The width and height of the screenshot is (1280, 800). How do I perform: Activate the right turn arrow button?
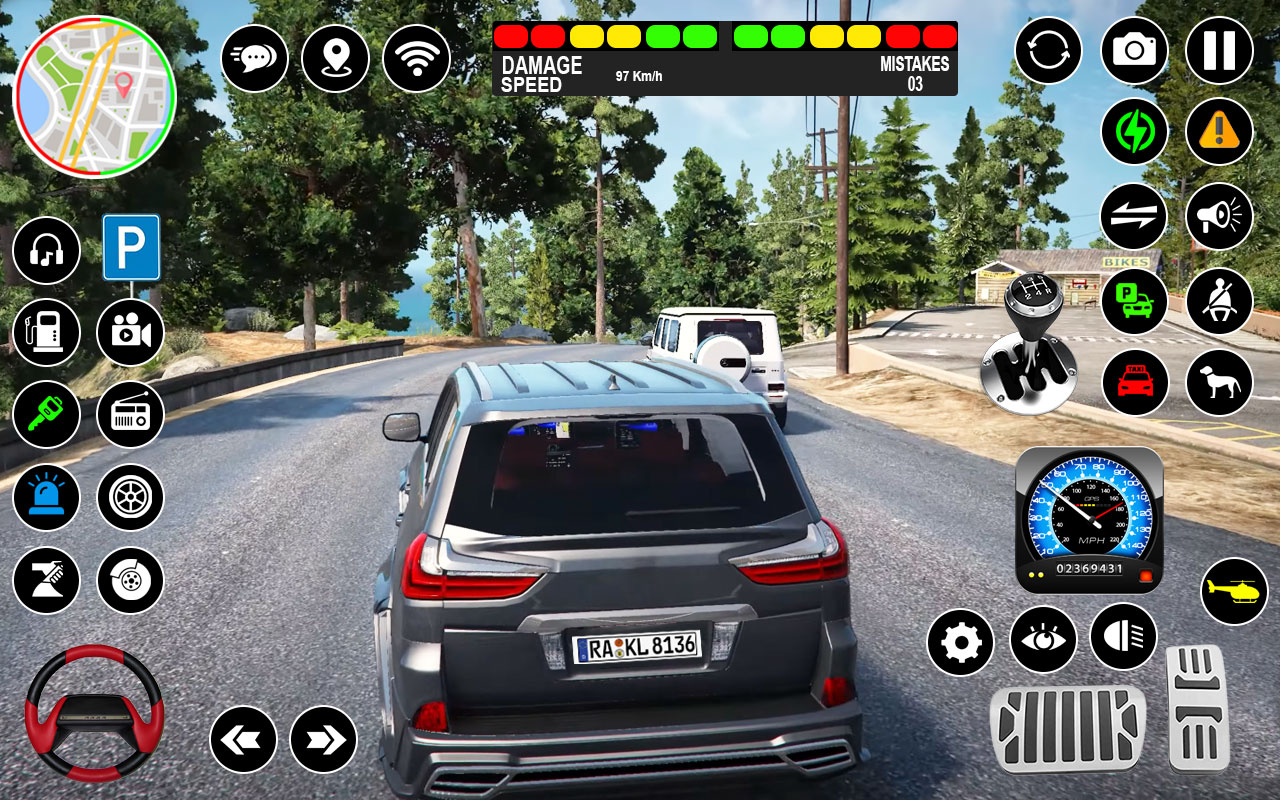pos(323,739)
